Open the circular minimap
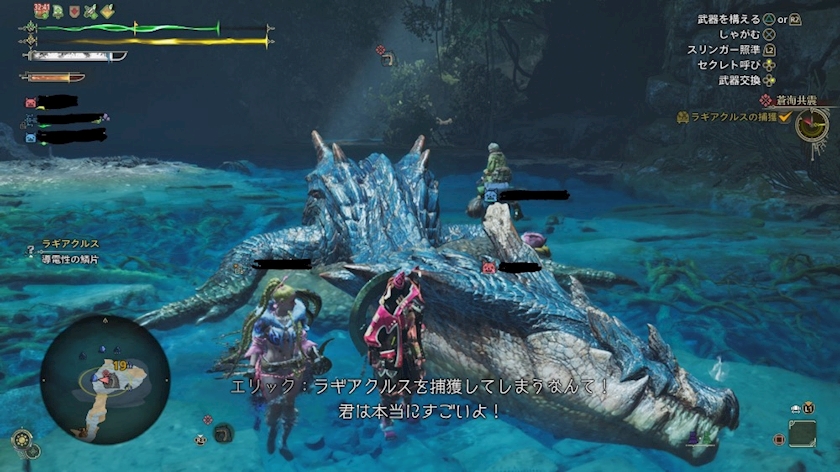This screenshot has width=840, height=472. coord(104,379)
